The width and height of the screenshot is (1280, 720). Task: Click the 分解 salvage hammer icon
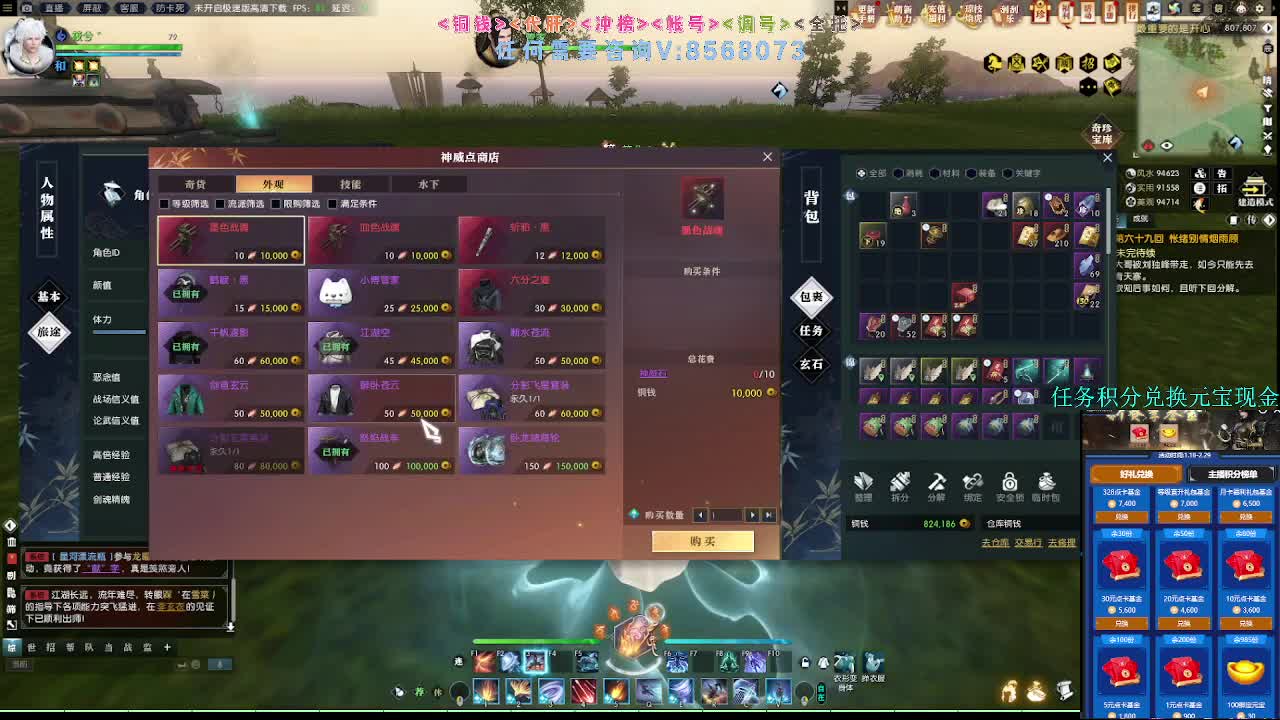(x=936, y=483)
